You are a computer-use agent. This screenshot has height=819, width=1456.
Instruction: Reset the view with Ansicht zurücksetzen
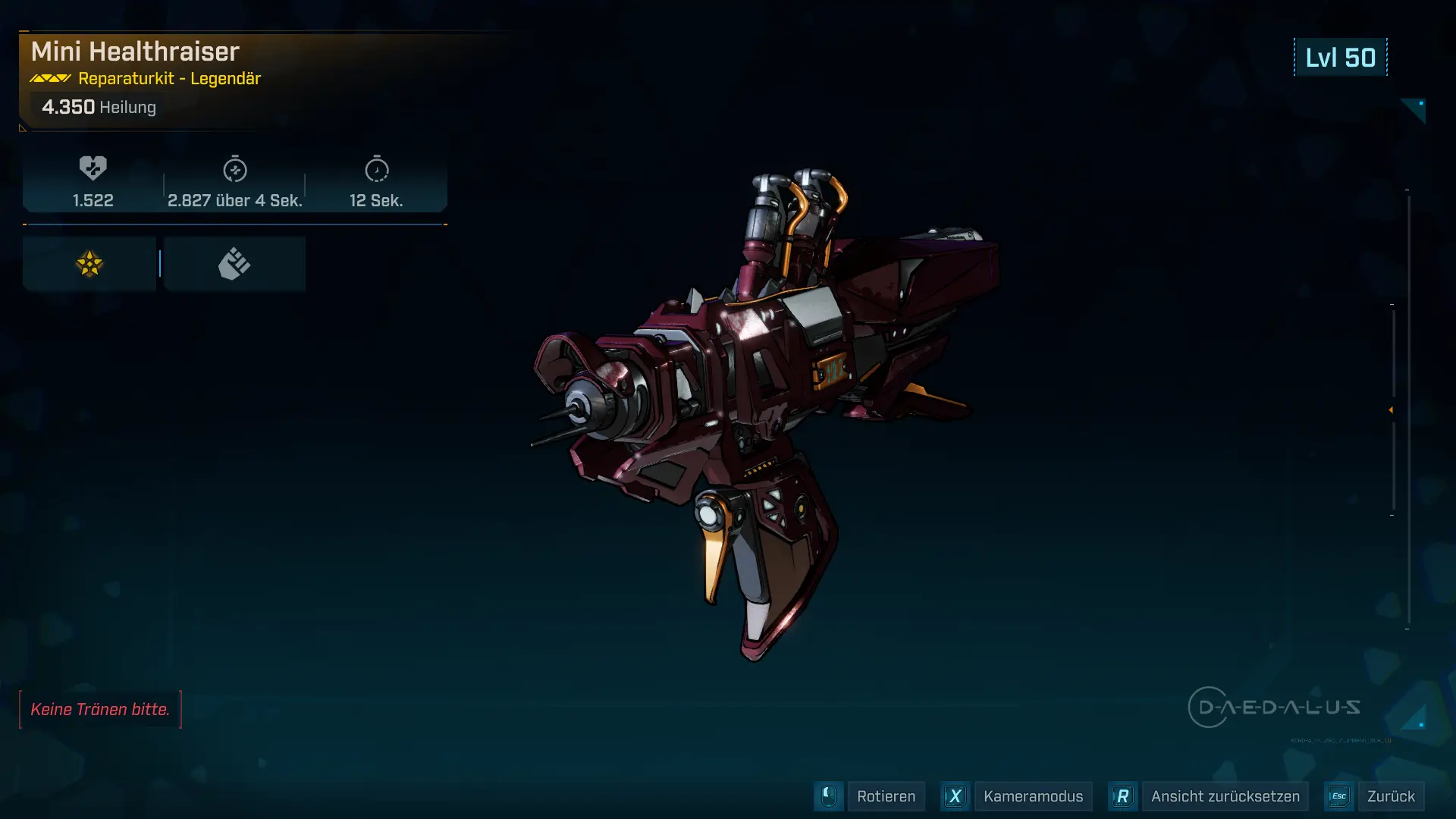click(x=1225, y=796)
